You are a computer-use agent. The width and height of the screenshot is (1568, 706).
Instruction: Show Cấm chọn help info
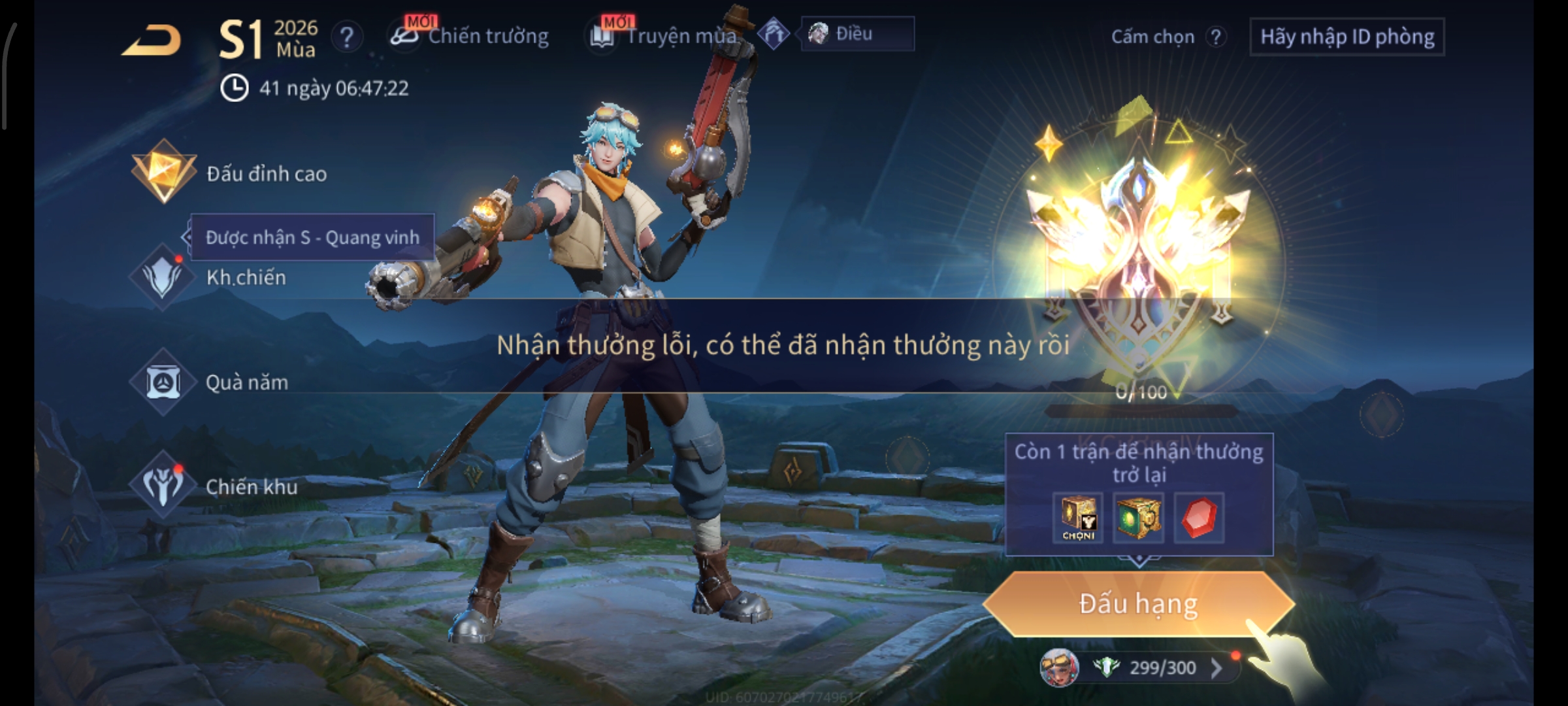tap(1216, 37)
